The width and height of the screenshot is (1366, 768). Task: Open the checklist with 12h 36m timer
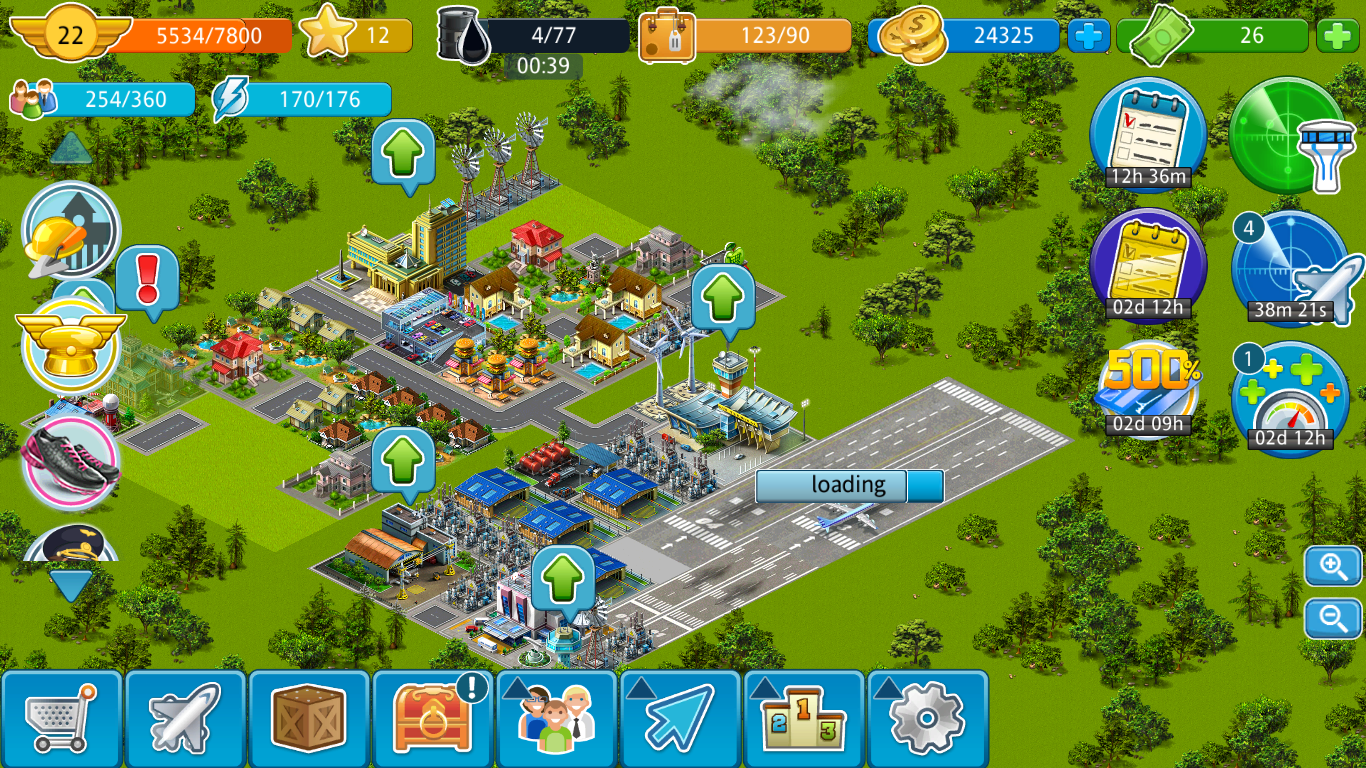click(1147, 135)
